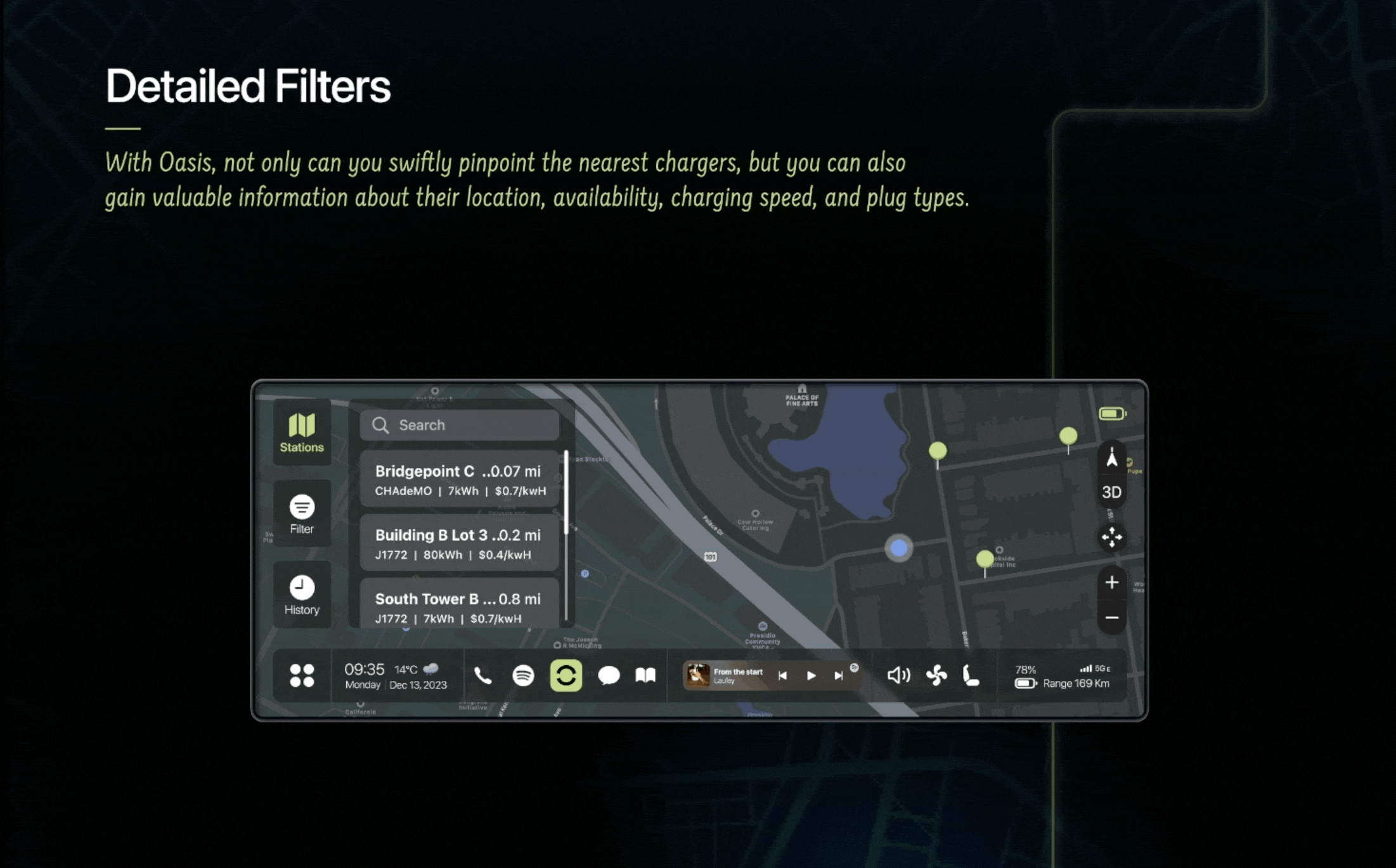
Task: Zoom out of the map
Action: click(1111, 618)
